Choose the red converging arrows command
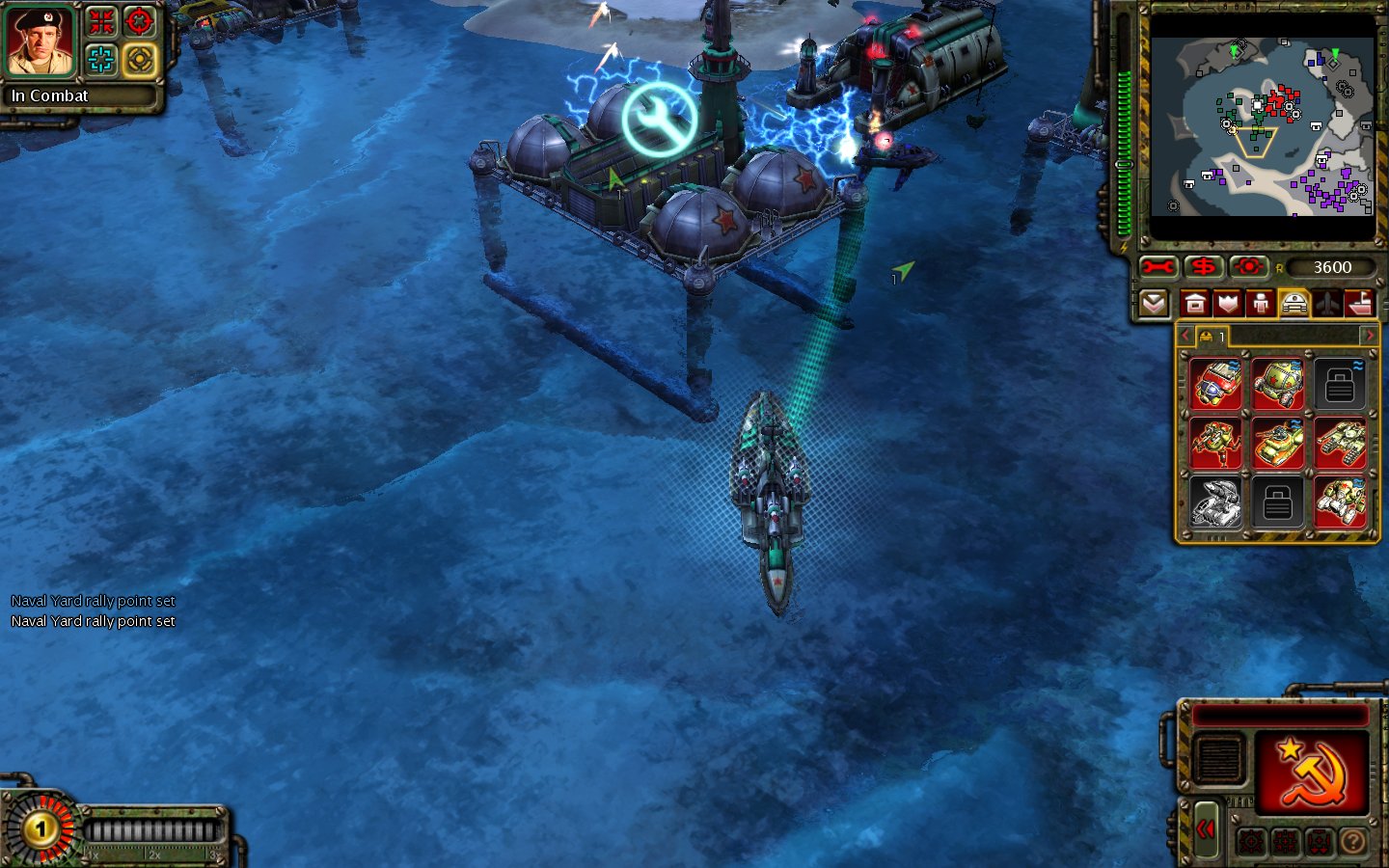 coord(101,21)
